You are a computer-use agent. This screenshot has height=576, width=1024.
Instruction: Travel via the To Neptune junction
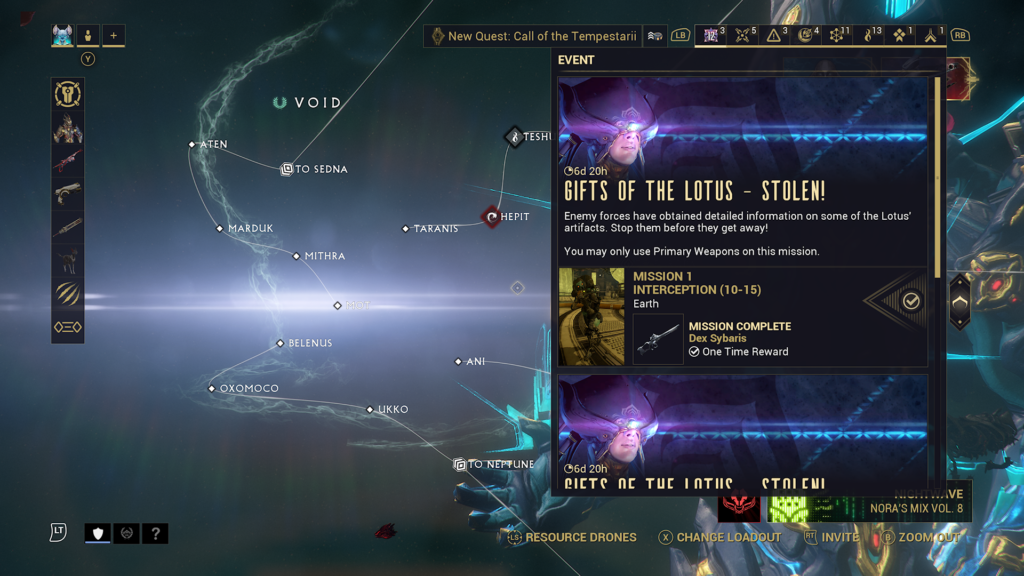pyautogui.click(x=460, y=465)
